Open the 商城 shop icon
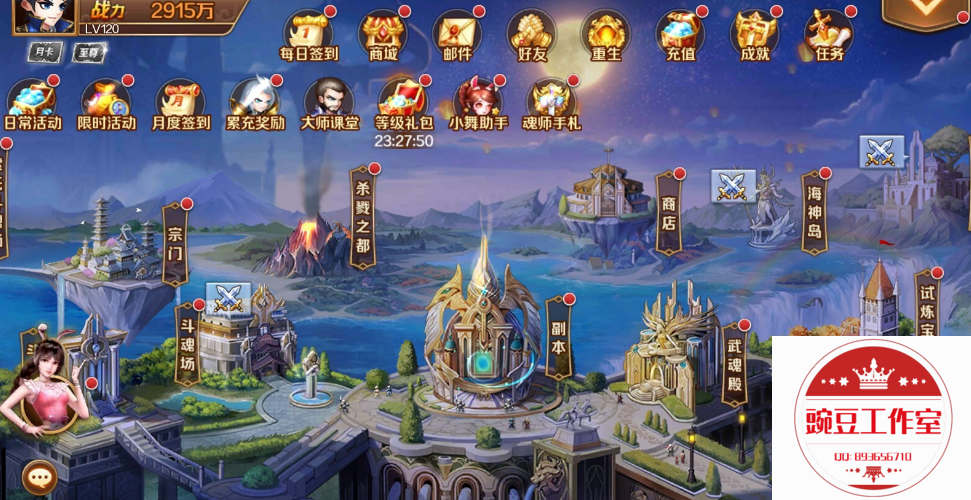 pos(383,34)
